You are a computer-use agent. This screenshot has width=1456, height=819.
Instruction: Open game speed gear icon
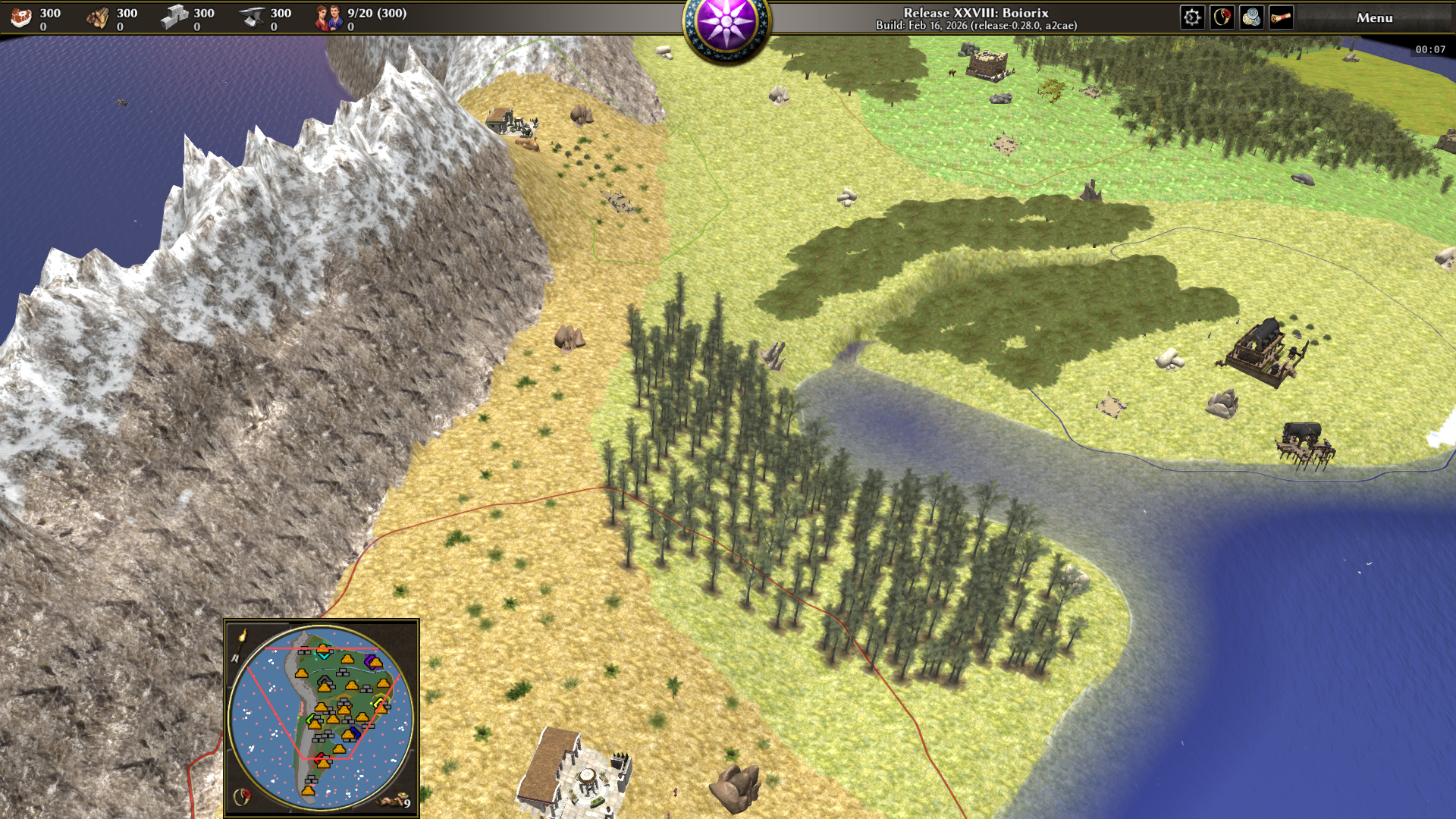point(1192,17)
